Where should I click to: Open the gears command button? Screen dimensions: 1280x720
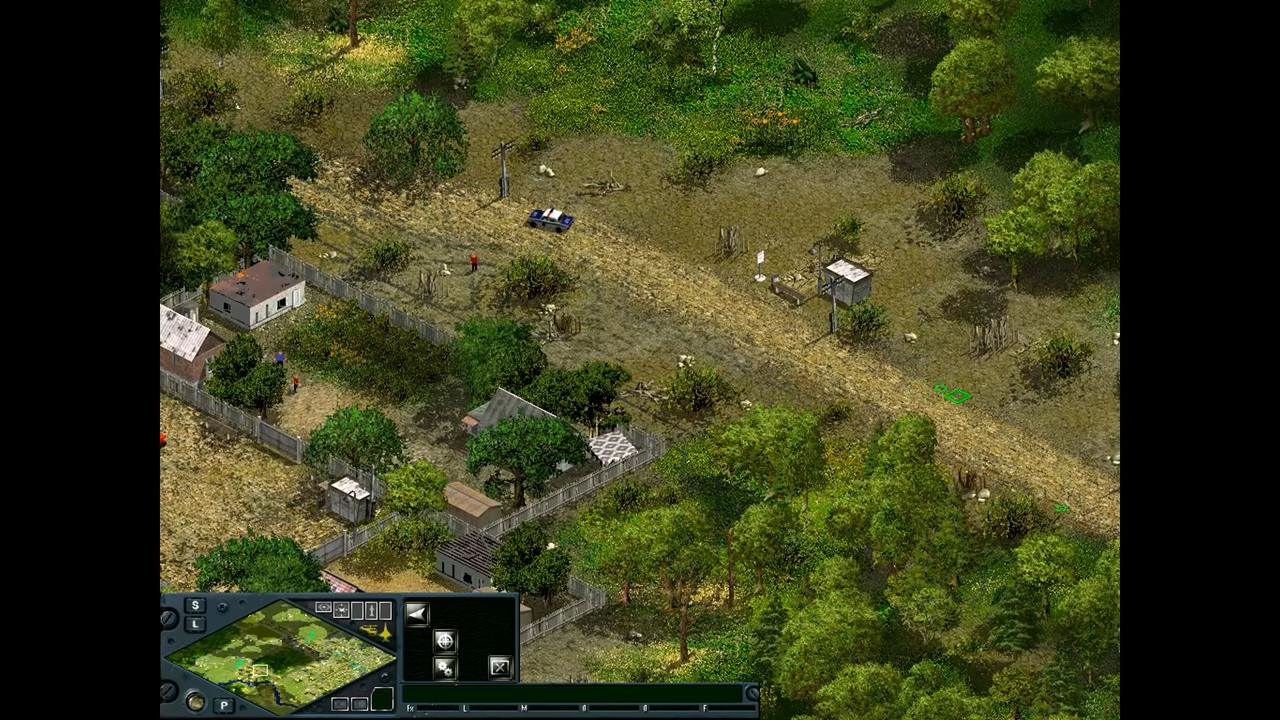point(445,668)
